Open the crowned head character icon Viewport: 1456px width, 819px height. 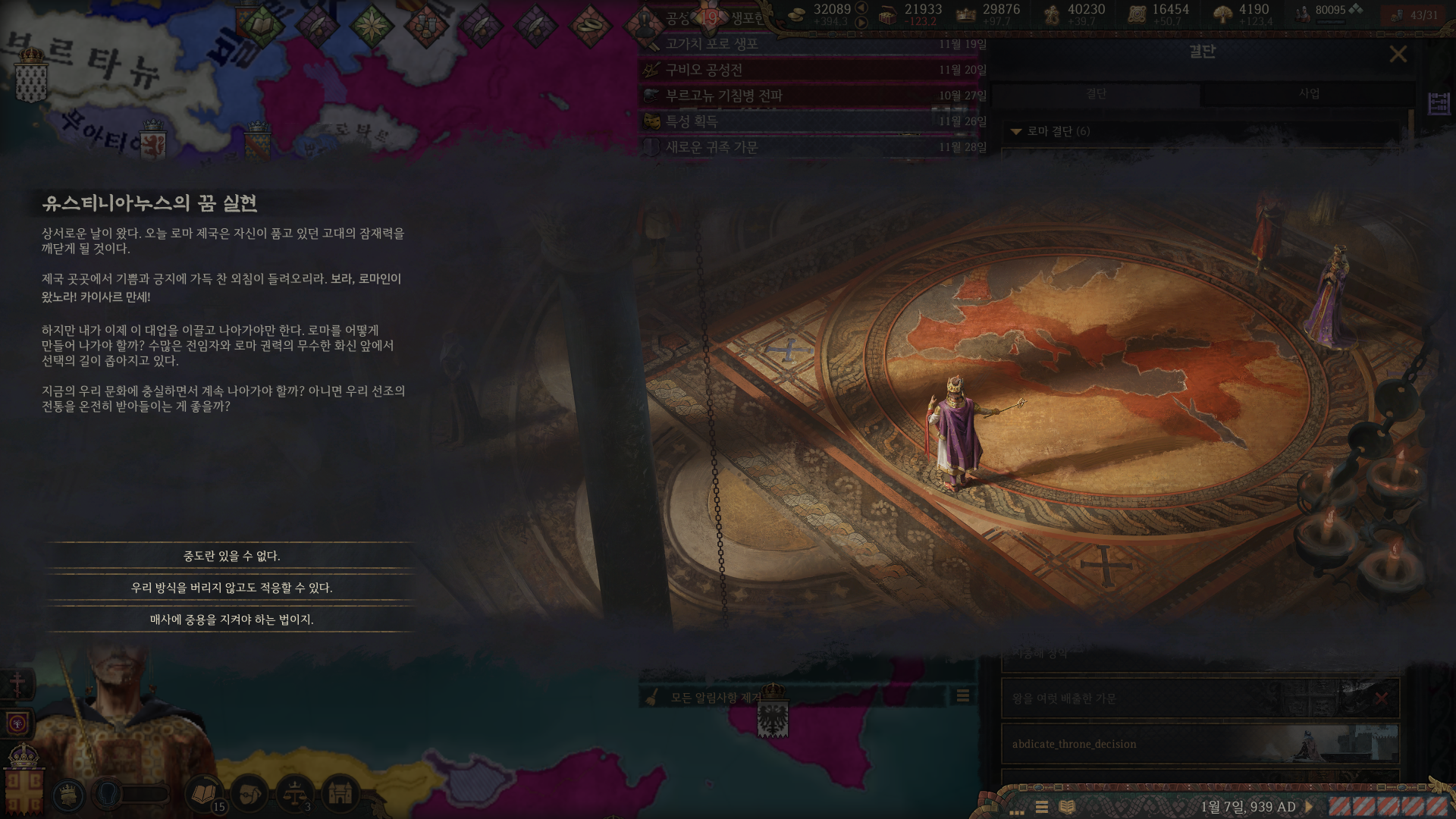click(70, 795)
